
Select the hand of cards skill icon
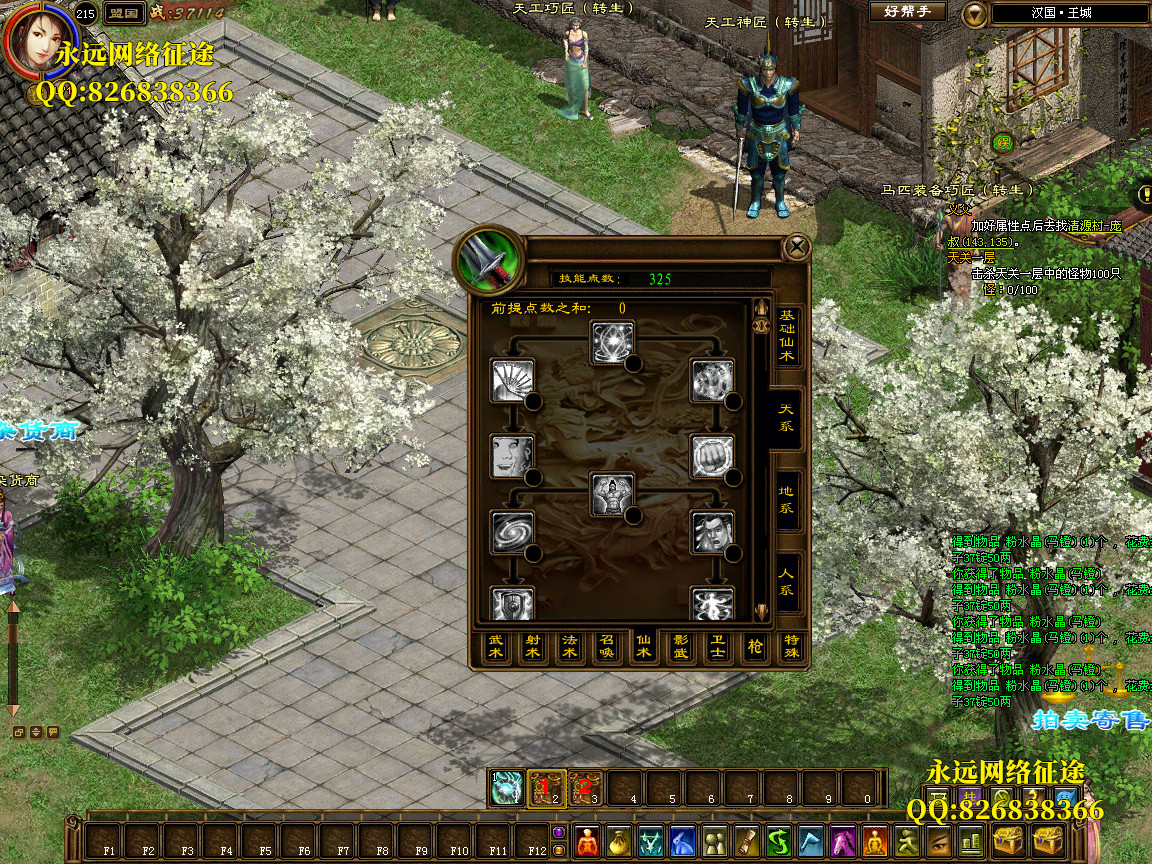512,380
